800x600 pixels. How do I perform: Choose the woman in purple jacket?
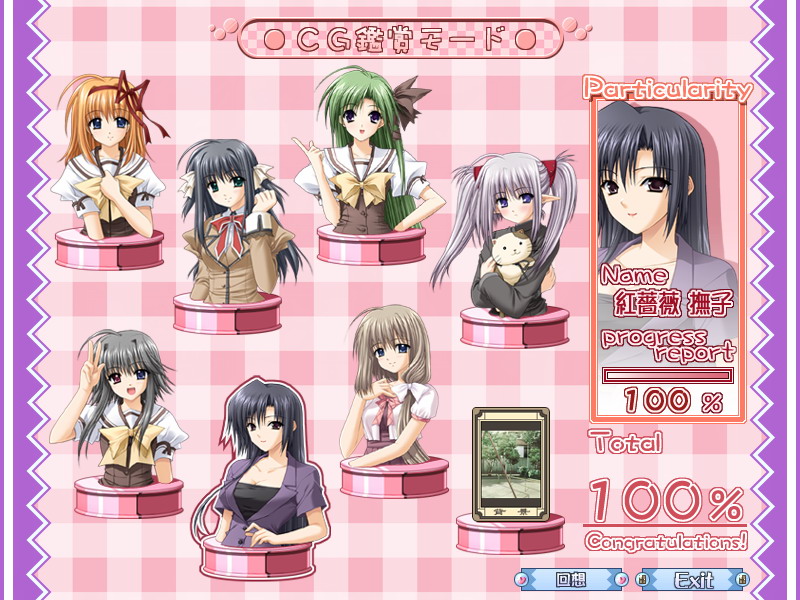(x=263, y=470)
